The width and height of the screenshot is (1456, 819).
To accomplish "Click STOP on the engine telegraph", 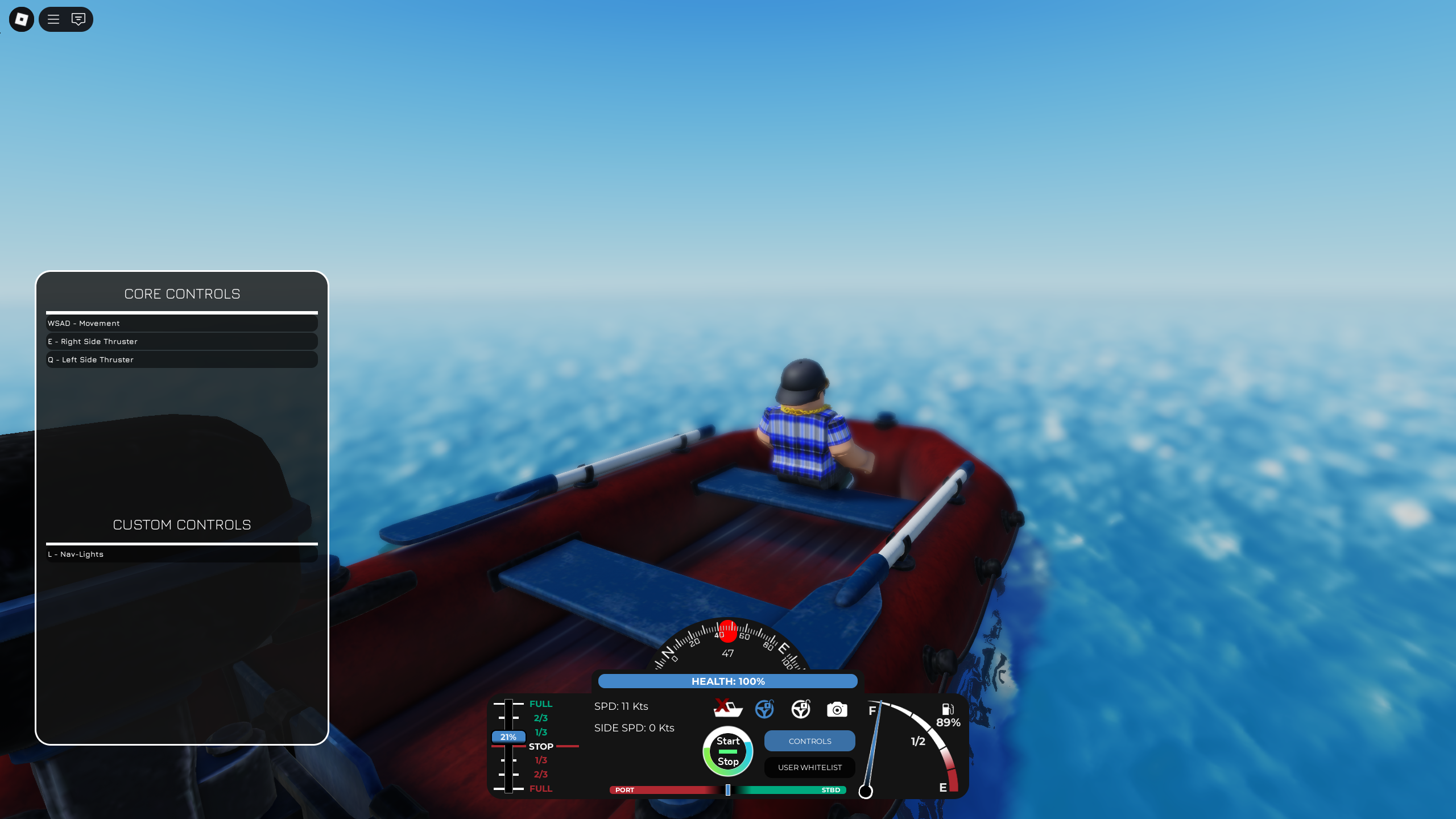I will click(x=540, y=746).
